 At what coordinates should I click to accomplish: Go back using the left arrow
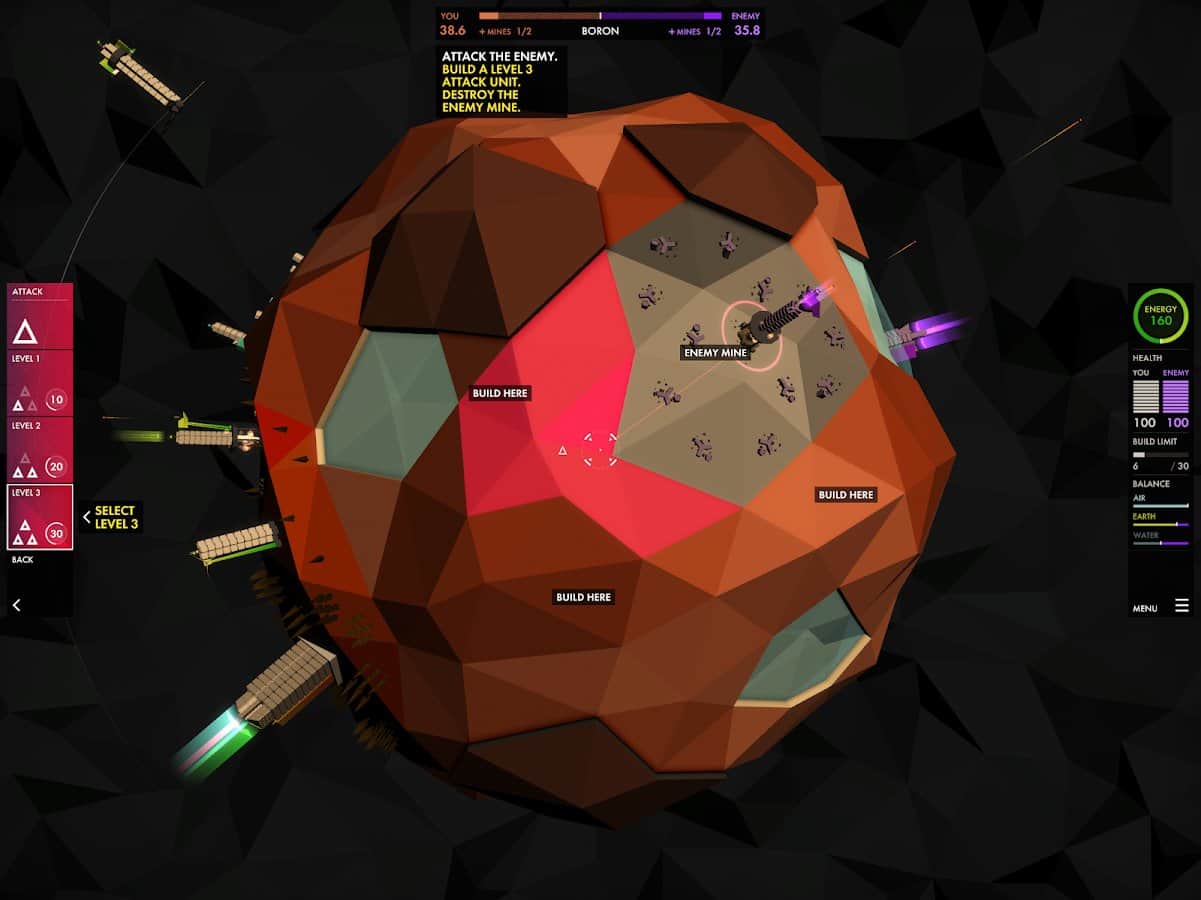click(x=16, y=604)
